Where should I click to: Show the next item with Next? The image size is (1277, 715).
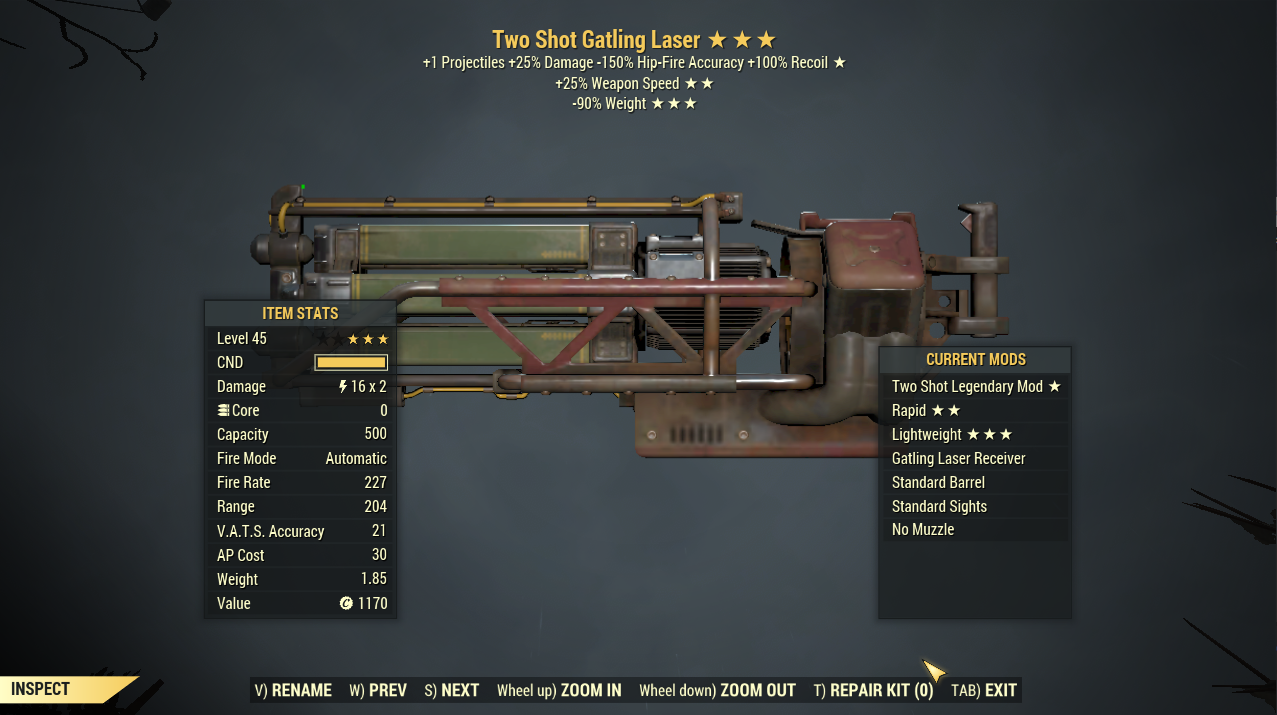click(451, 690)
